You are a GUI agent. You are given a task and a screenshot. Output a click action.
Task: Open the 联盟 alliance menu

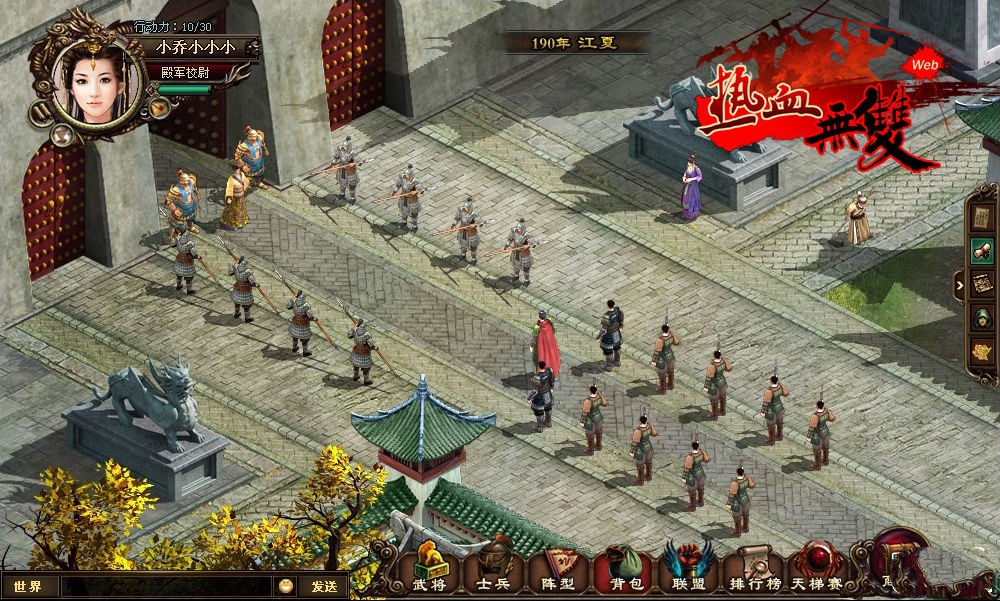click(x=689, y=572)
